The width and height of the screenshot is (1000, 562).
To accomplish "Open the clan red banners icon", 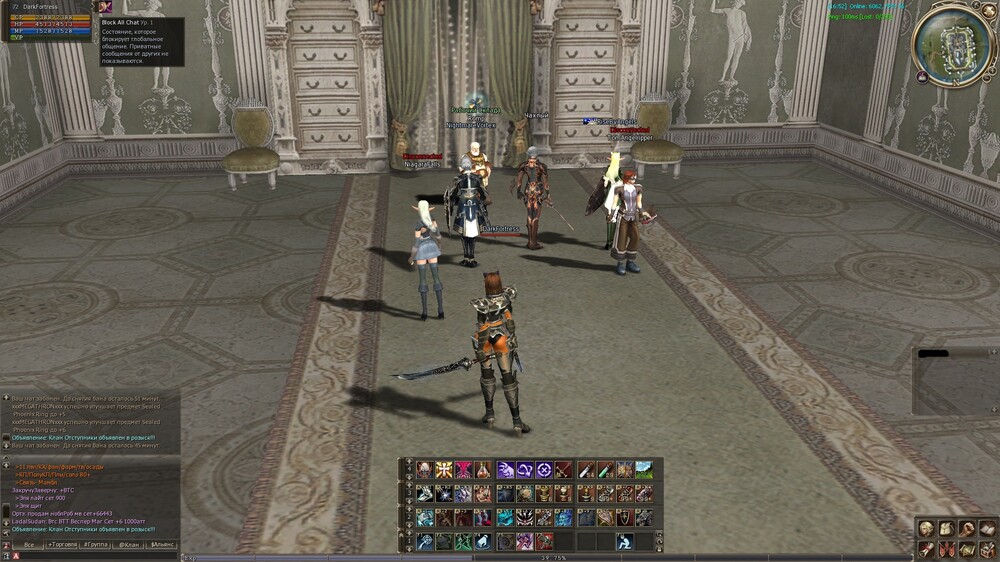I will click(946, 549).
